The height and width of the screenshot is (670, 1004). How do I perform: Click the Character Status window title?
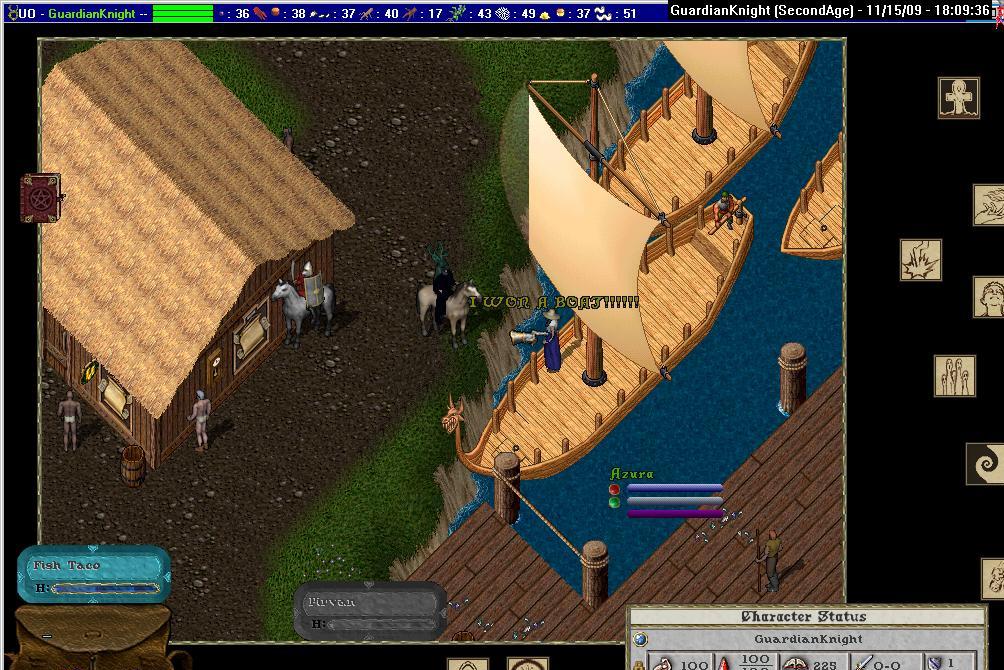[x=803, y=617]
